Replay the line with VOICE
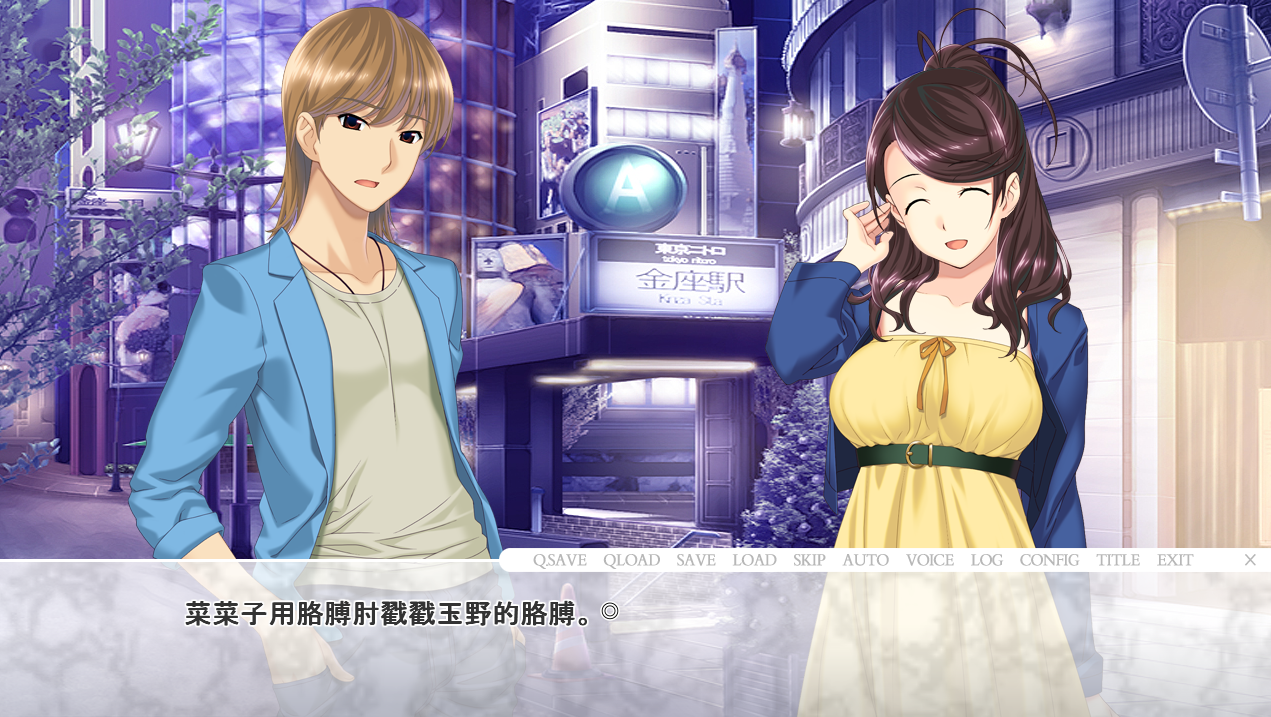The width and height of the screenshot is (1271, 717). [930, 560]
